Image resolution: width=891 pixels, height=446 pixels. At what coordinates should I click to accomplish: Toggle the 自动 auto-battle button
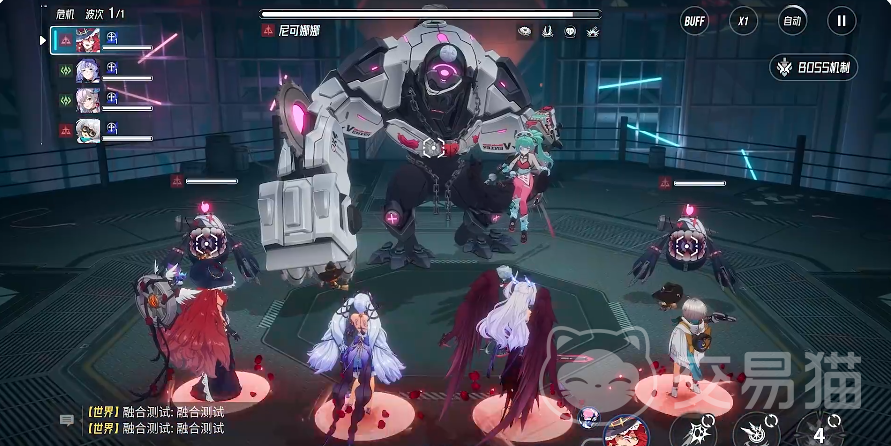(x=792, y=19)
